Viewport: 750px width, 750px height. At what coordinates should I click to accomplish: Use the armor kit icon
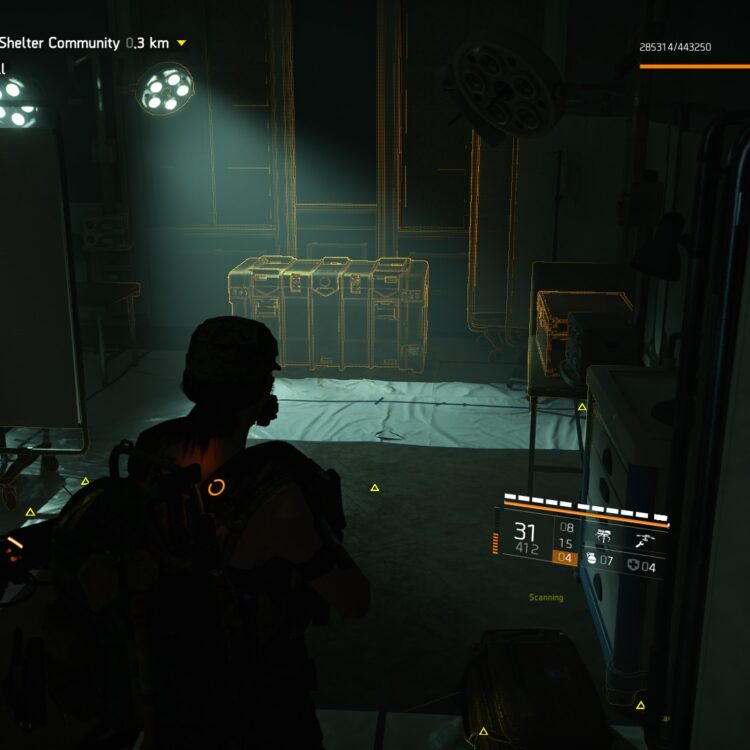[634, 567]
